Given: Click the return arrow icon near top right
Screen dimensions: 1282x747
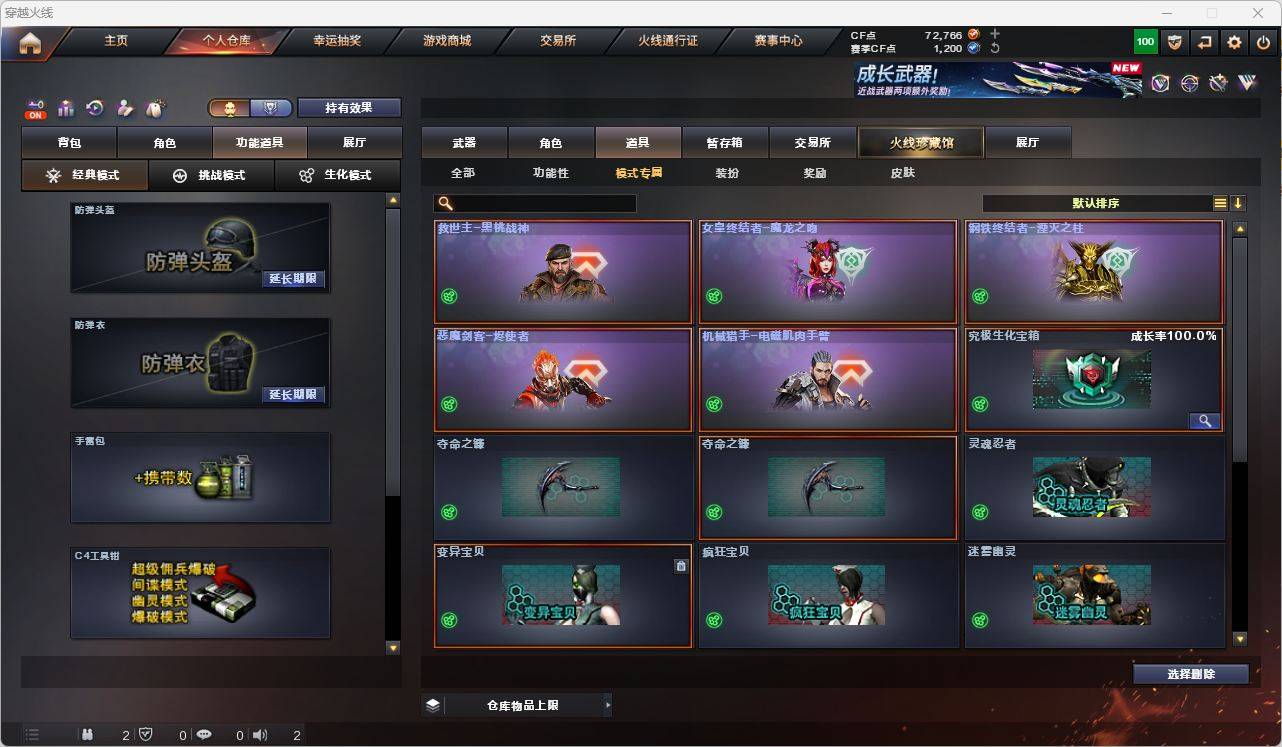Looking at the screenshot, I should click(1204, 41).
